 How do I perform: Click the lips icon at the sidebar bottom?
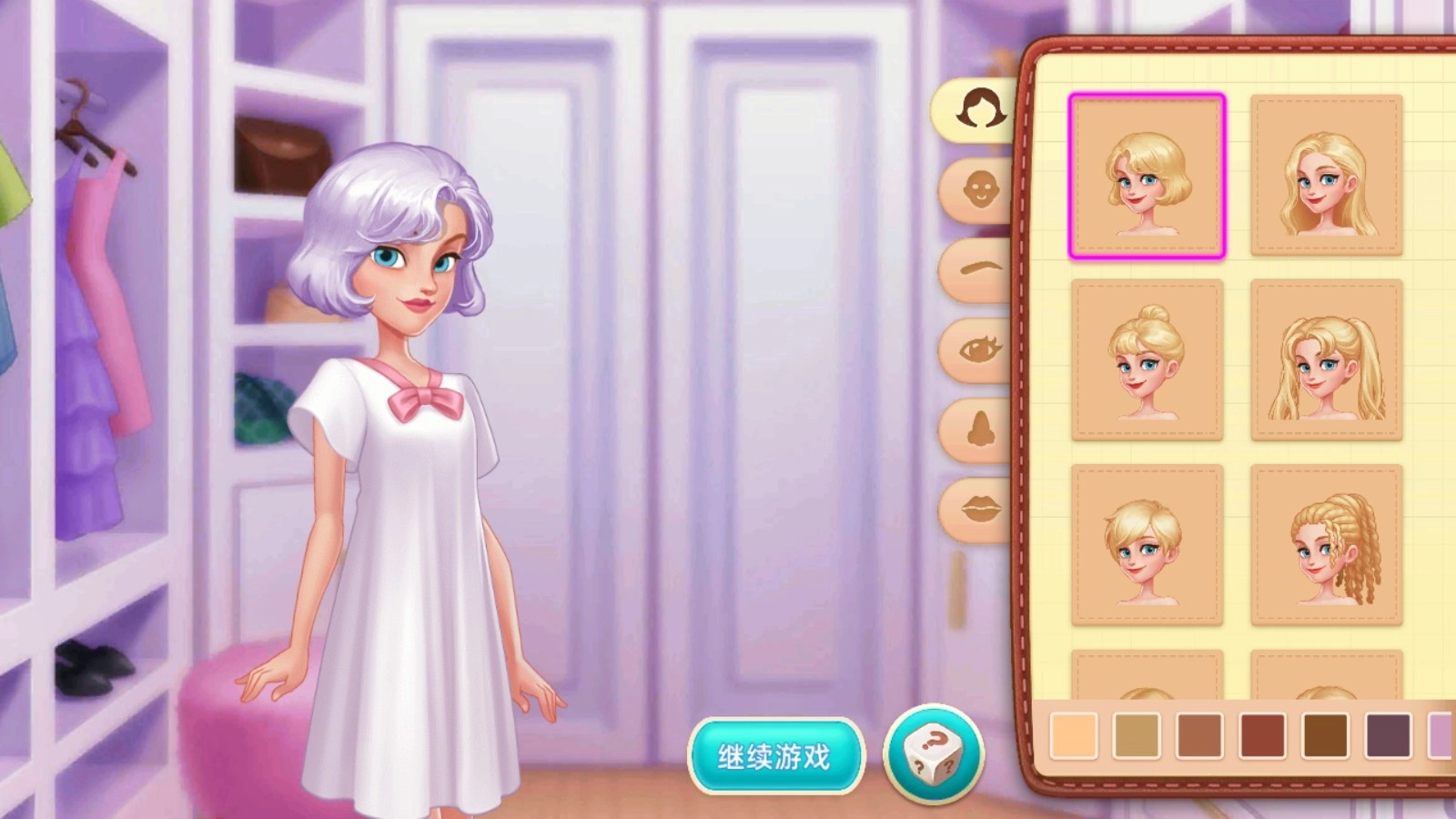tap(978, 510)
